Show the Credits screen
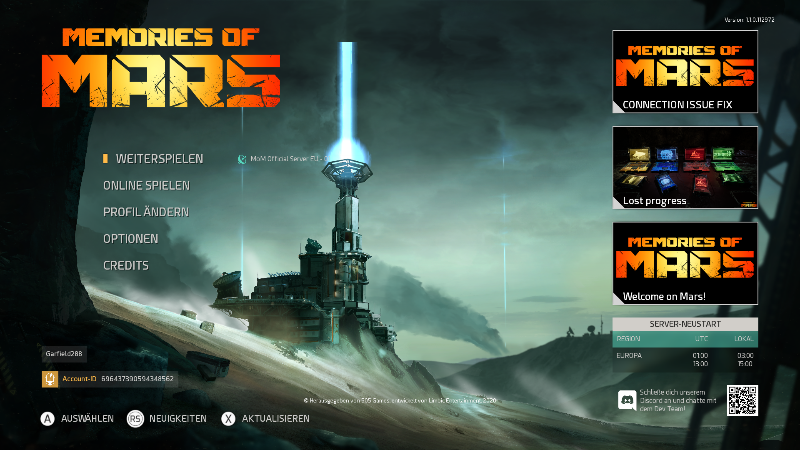The width and height of the screenshot is (800, 450). 126,266
